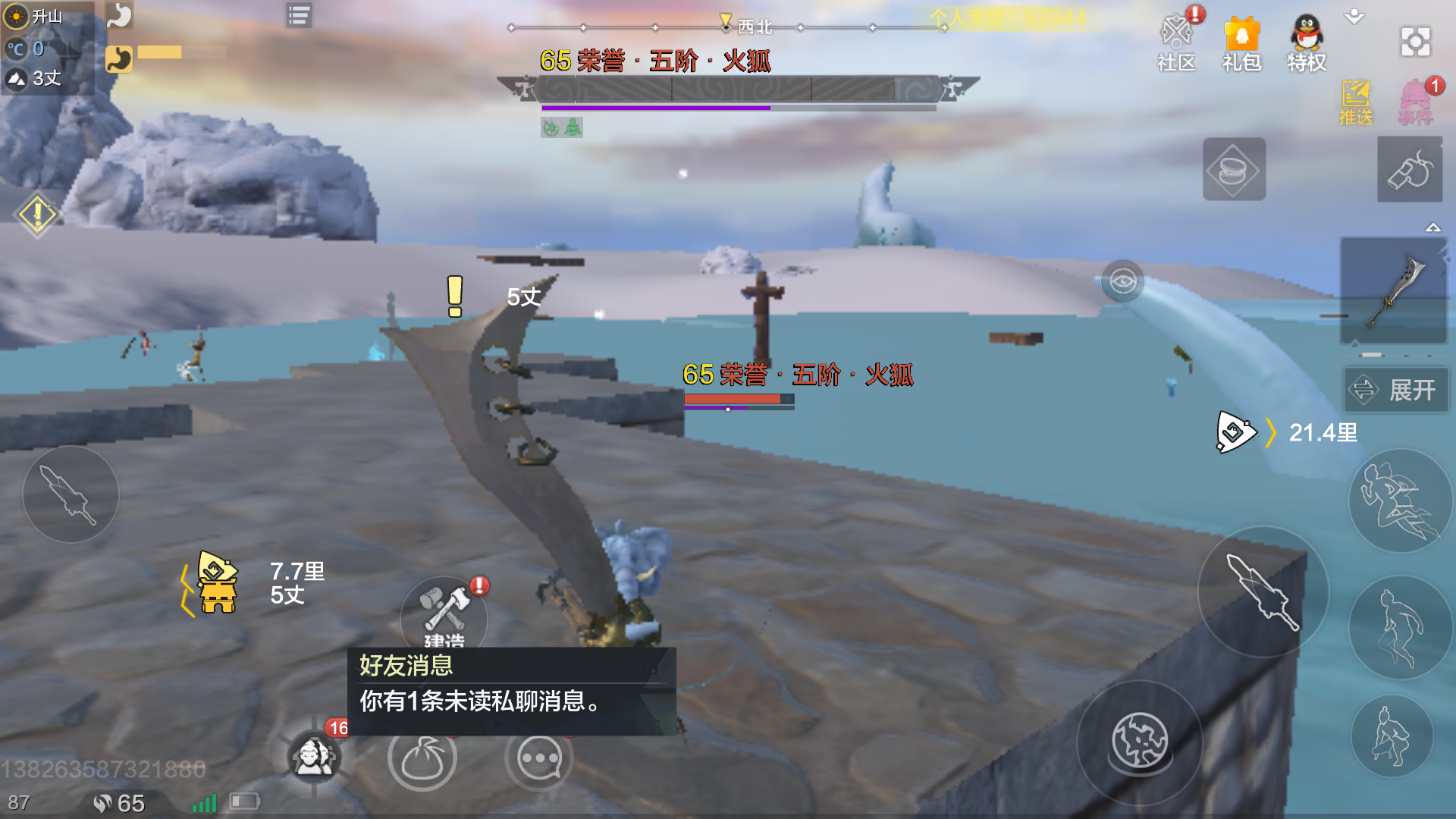Viewport: 1456px width, 819px height.
Task: Tap the main sword attack button
Action: tap(1263, 592)
